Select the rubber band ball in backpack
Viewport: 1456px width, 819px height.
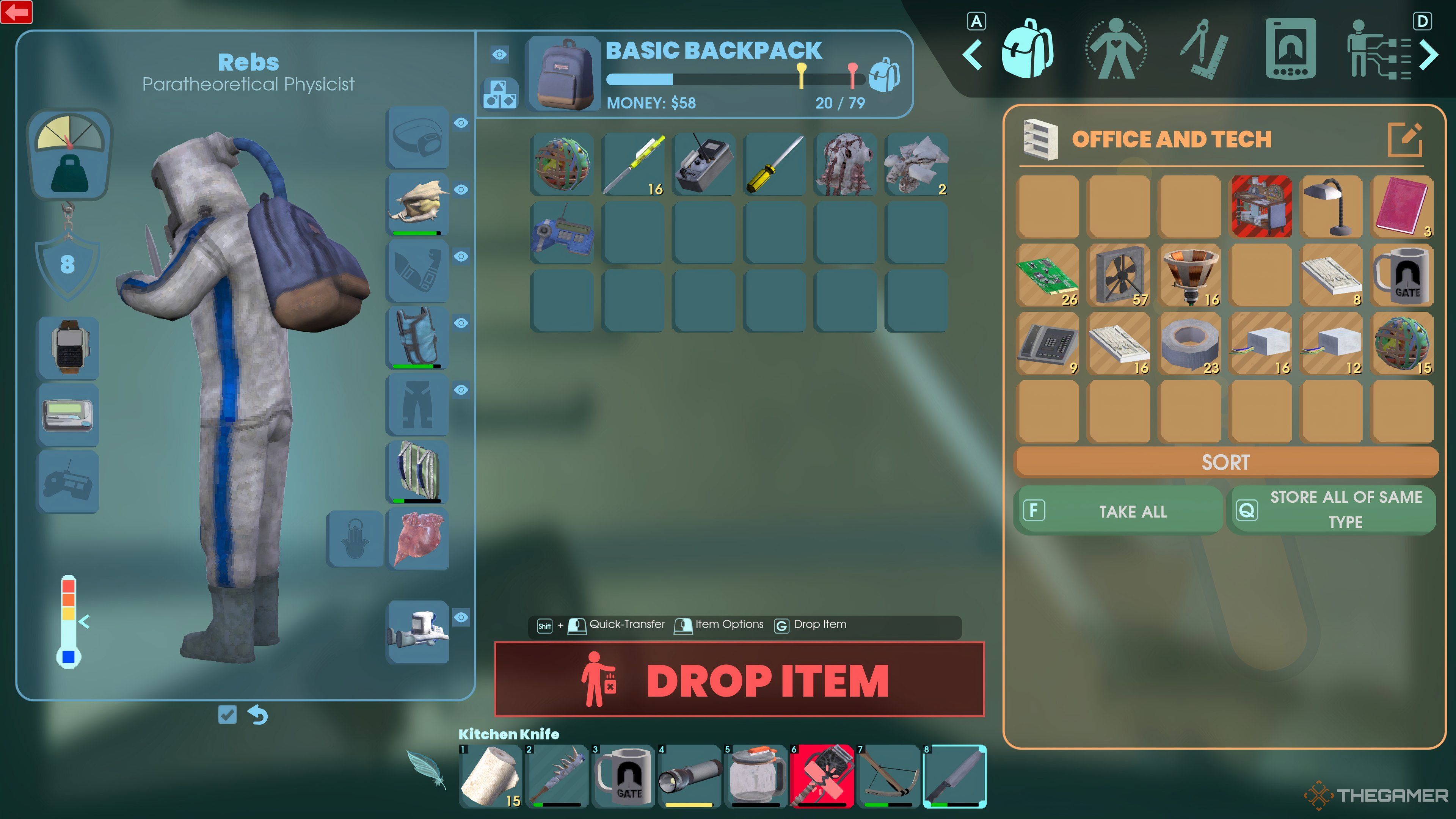click(562, 165)
